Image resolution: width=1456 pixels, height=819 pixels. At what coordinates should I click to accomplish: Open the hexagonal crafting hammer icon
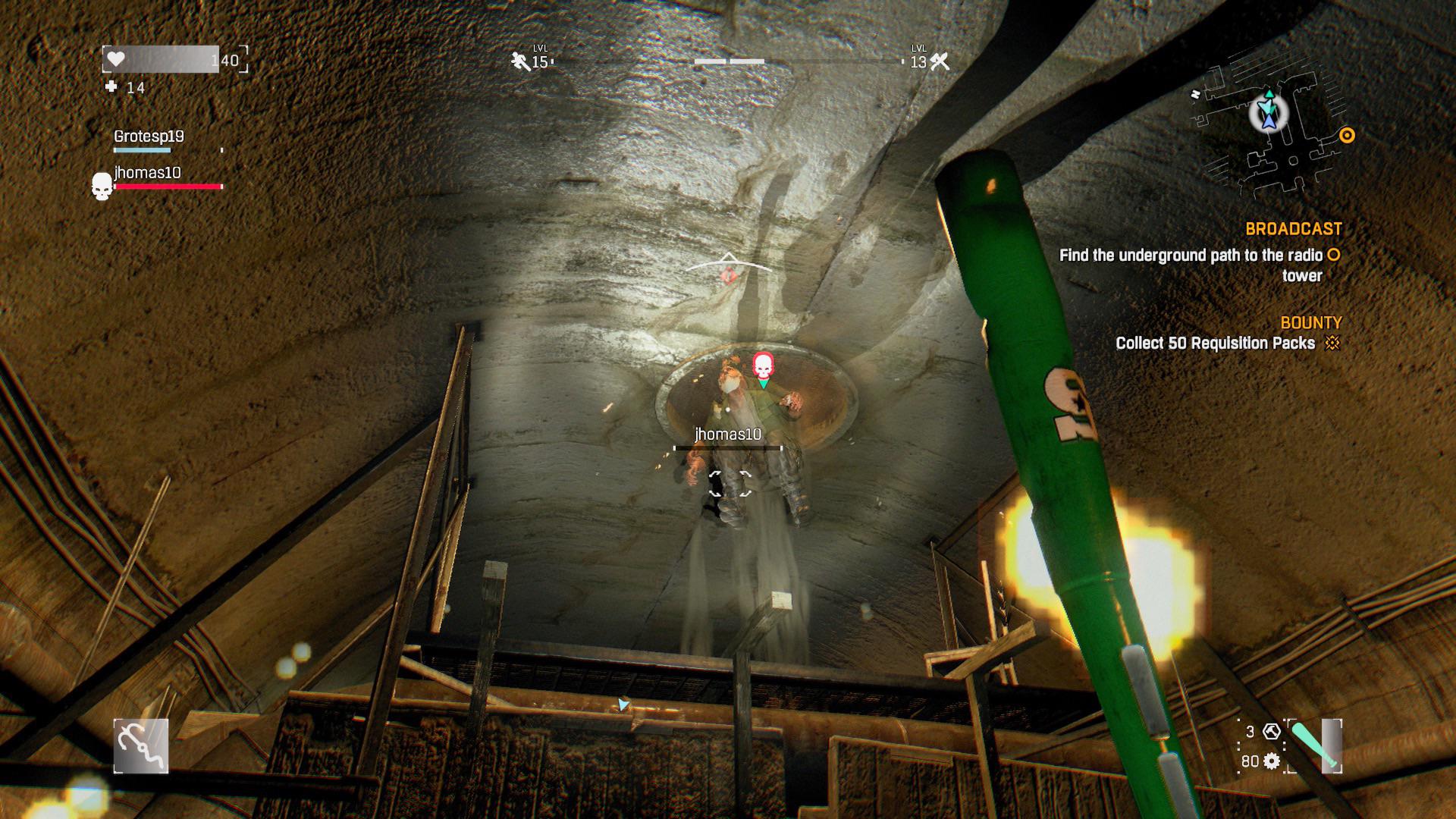tap(1271, 733)
